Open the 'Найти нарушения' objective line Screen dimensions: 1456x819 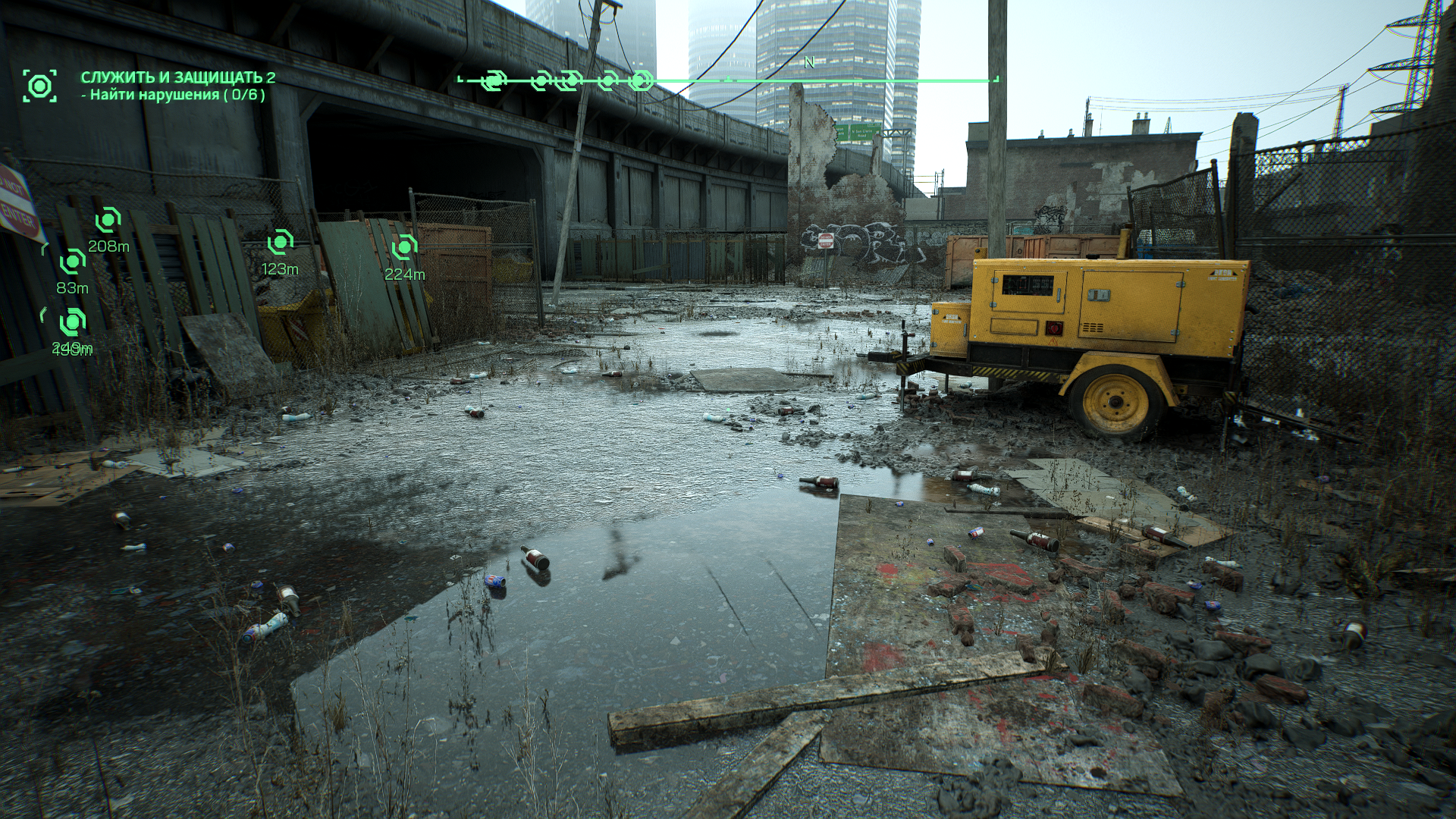pyautogui.click(x=174, y=95)
